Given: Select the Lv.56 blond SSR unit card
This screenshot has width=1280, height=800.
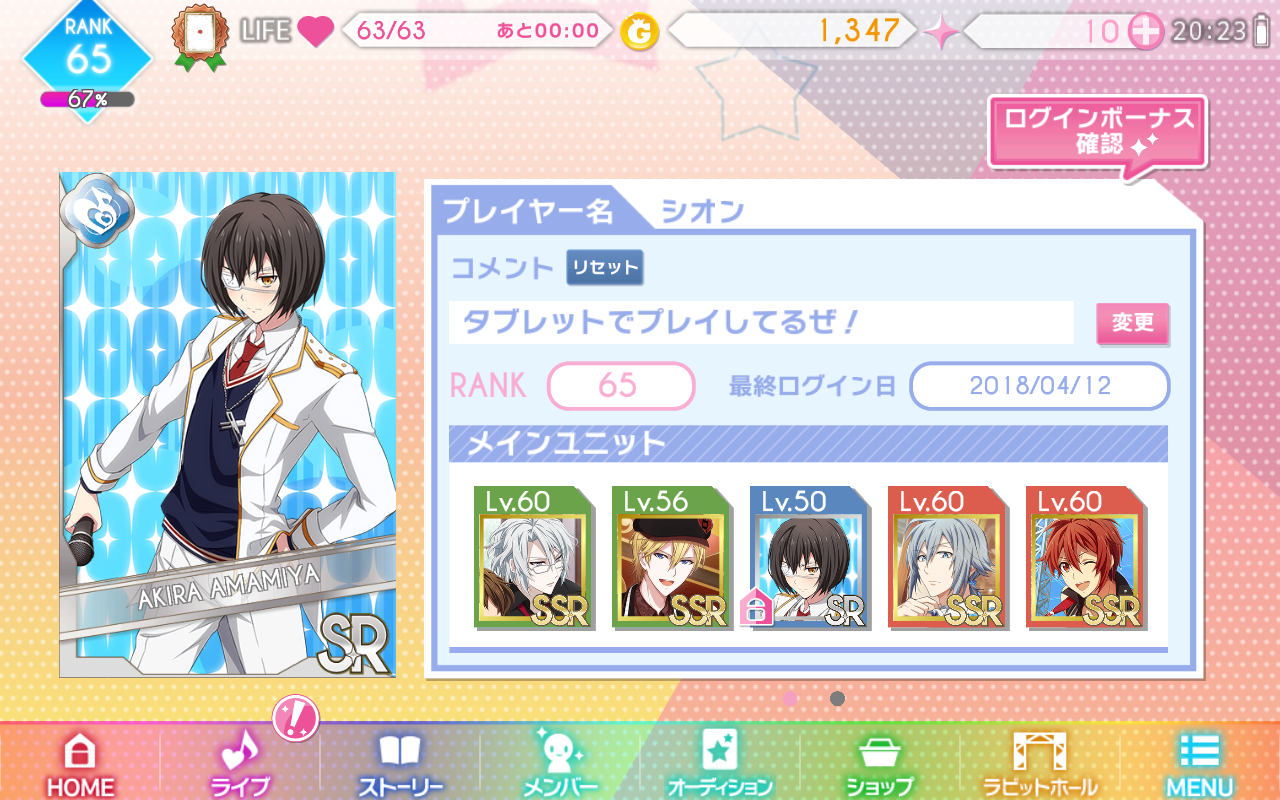Looking at the screenshot, I should 669,558.
